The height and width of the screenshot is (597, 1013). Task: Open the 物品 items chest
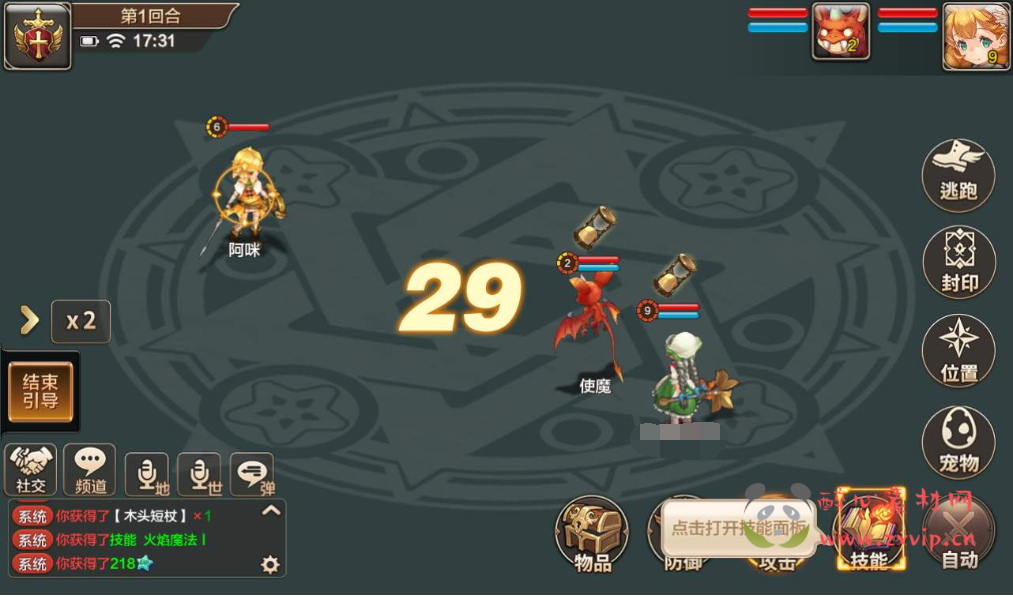coord(592,535)
